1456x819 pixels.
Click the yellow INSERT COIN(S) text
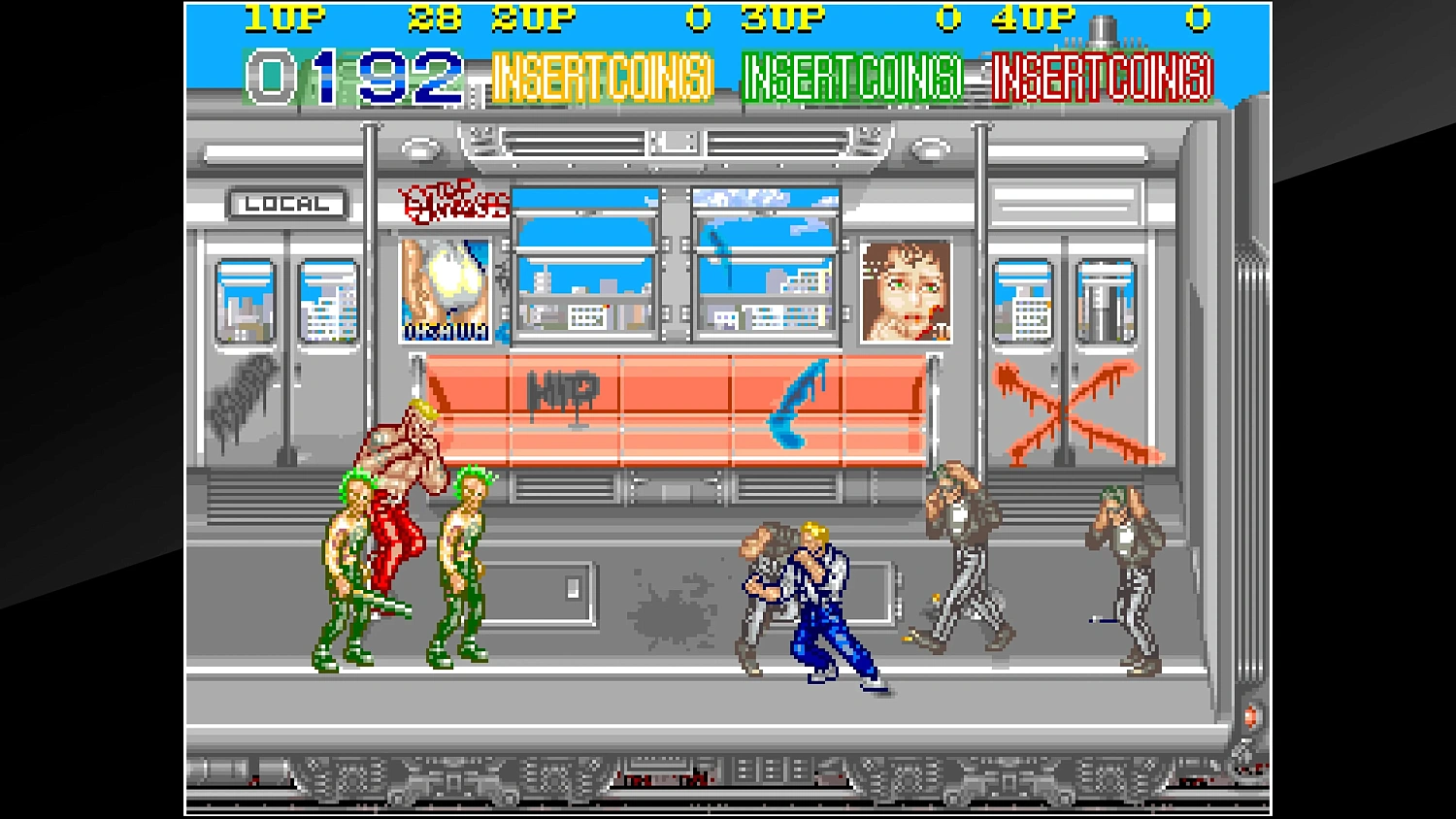click(602, 78)
